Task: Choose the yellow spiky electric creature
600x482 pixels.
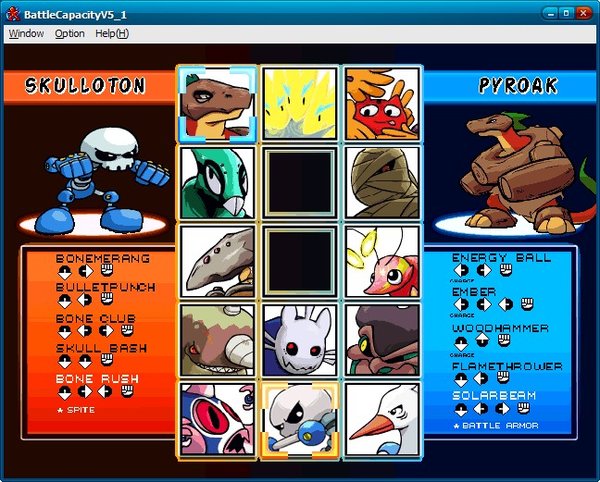Action: pyautogui.click(x=301, y=105)
